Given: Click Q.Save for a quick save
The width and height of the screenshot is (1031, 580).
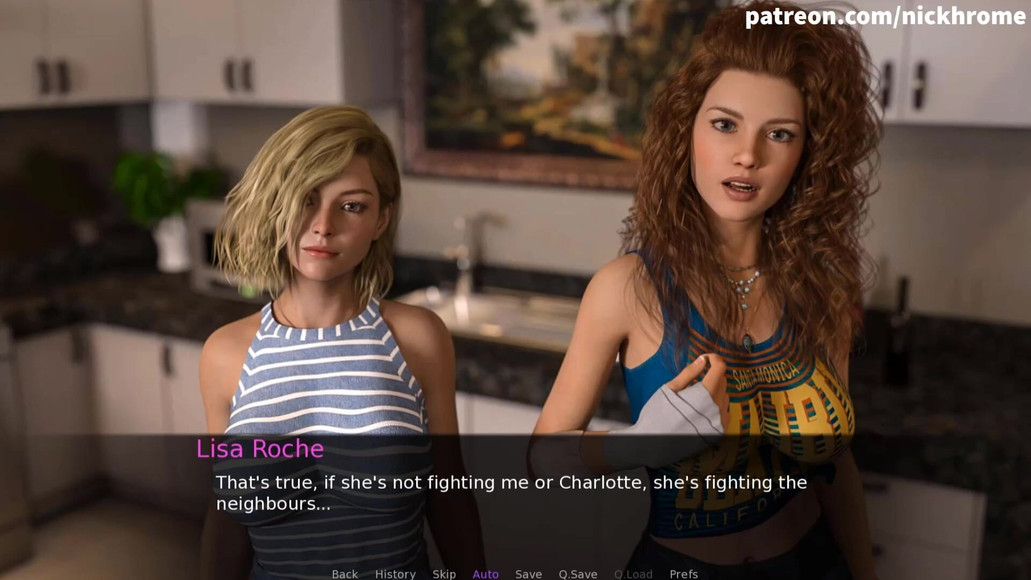Looking at the screenshot, I should pyautogui.click(x=578, y=574).
